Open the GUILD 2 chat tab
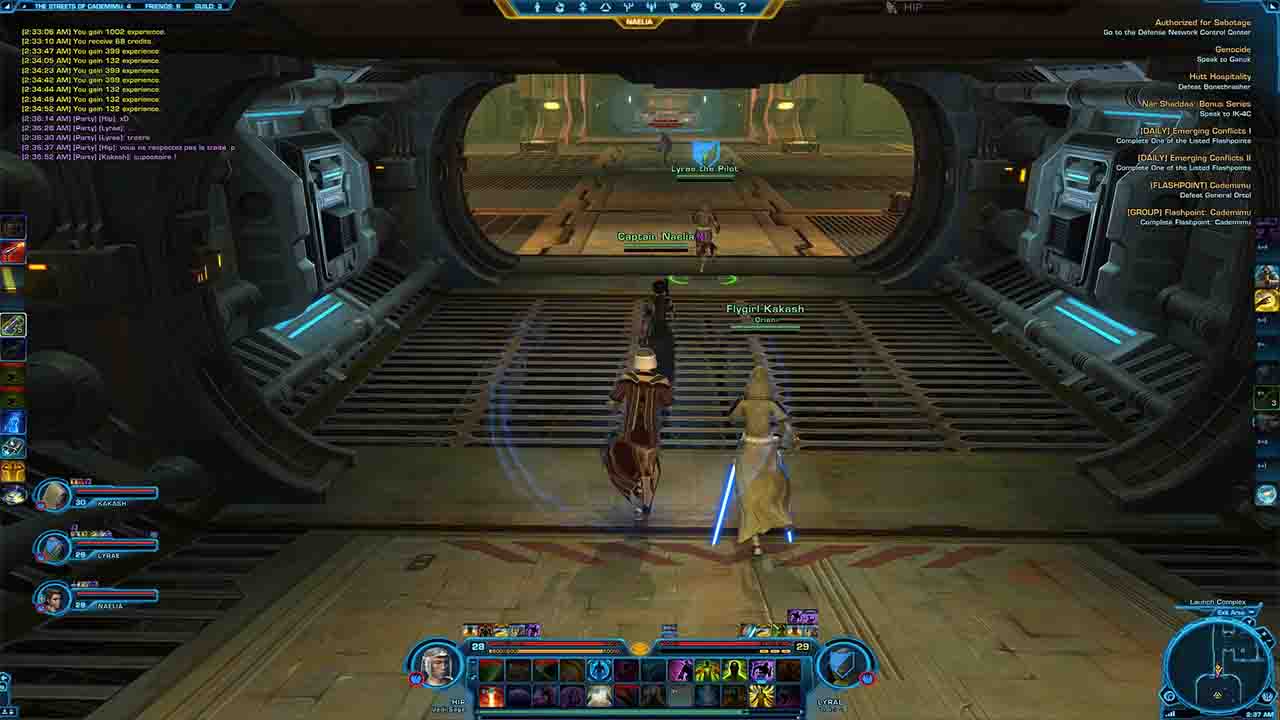Screen dimensions: 1280x720 (x=206, y=6)
